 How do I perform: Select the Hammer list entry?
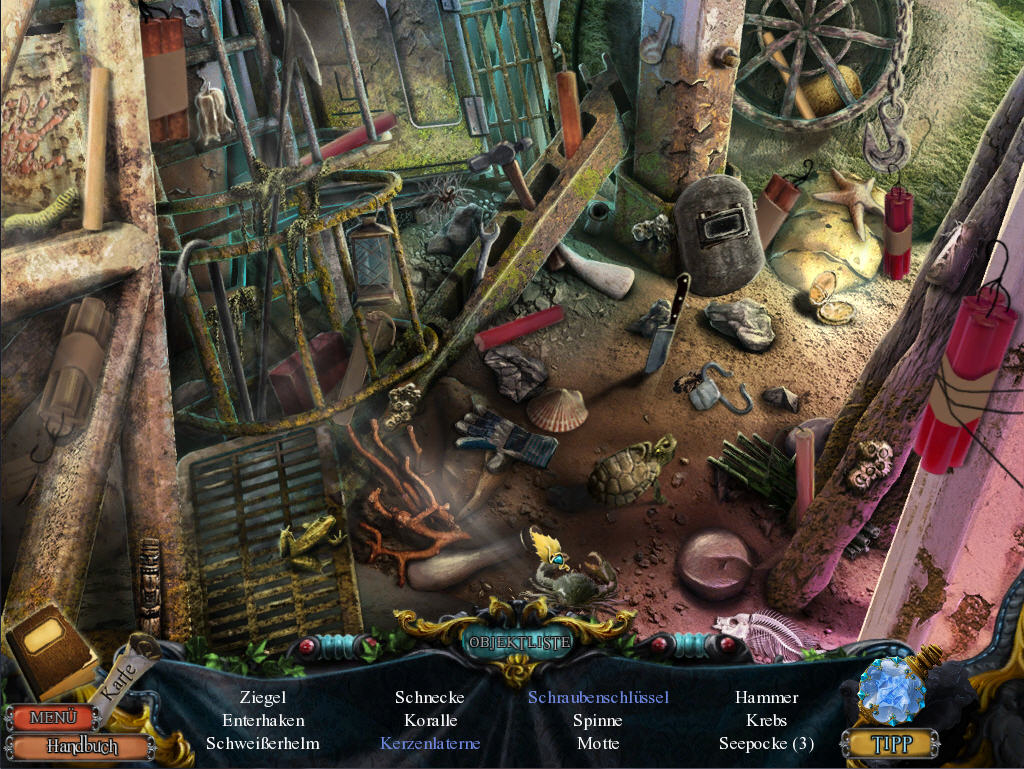click(766, 697)
